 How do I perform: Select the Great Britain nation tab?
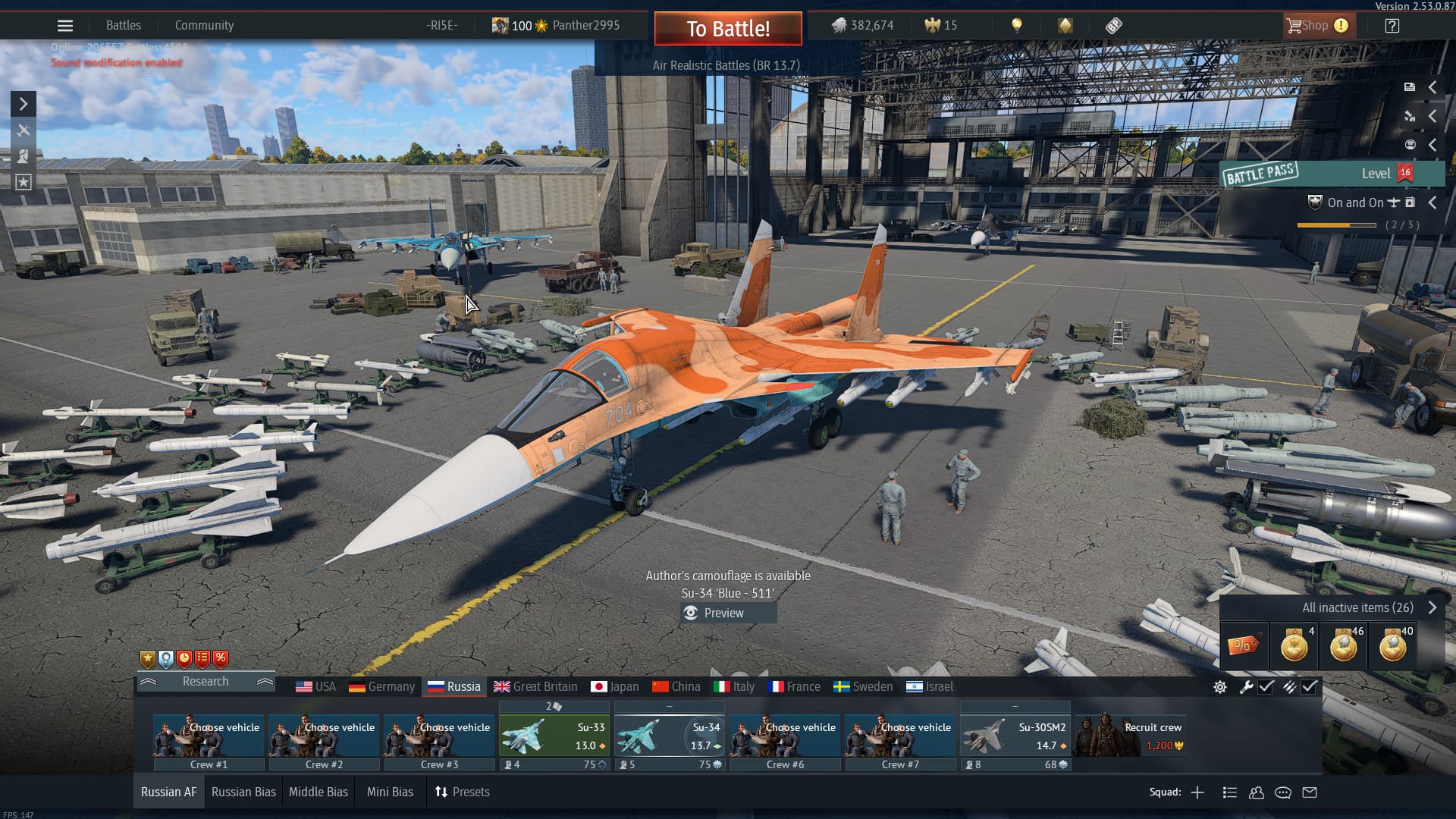(535, 686)
